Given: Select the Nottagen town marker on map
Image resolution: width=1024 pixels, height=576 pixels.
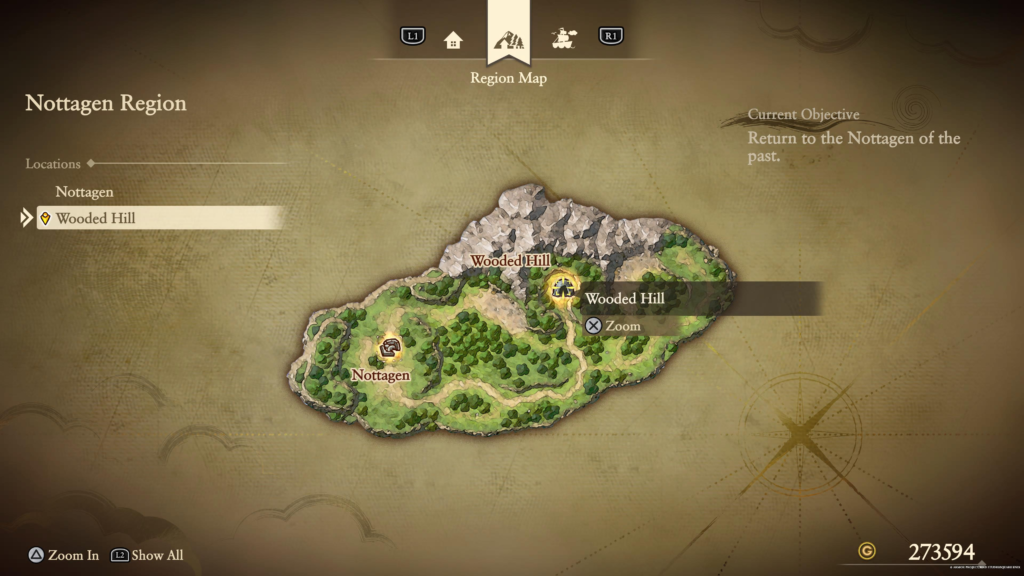Looking at the screenshot, I should point(390,347).
